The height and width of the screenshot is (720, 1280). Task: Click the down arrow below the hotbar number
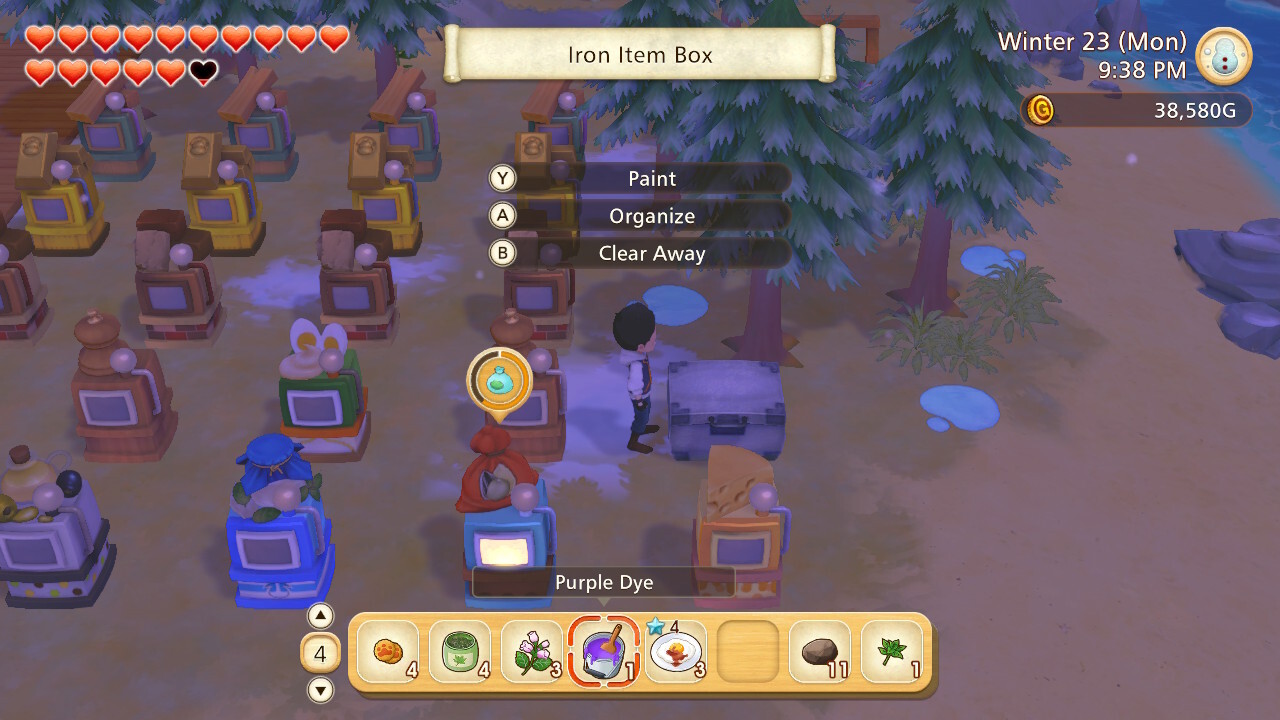320,690
